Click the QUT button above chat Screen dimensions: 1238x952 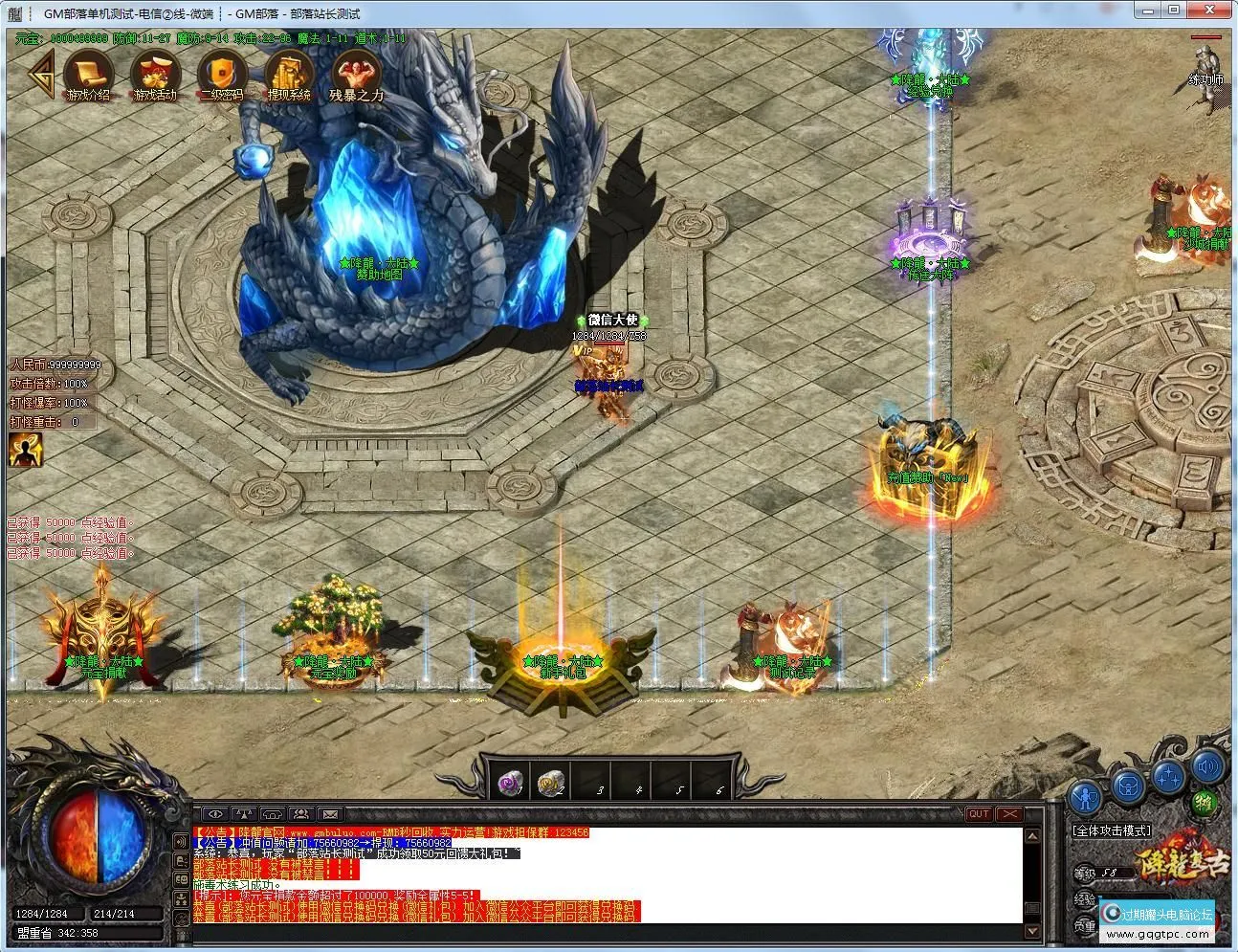(x=978, y=814)
